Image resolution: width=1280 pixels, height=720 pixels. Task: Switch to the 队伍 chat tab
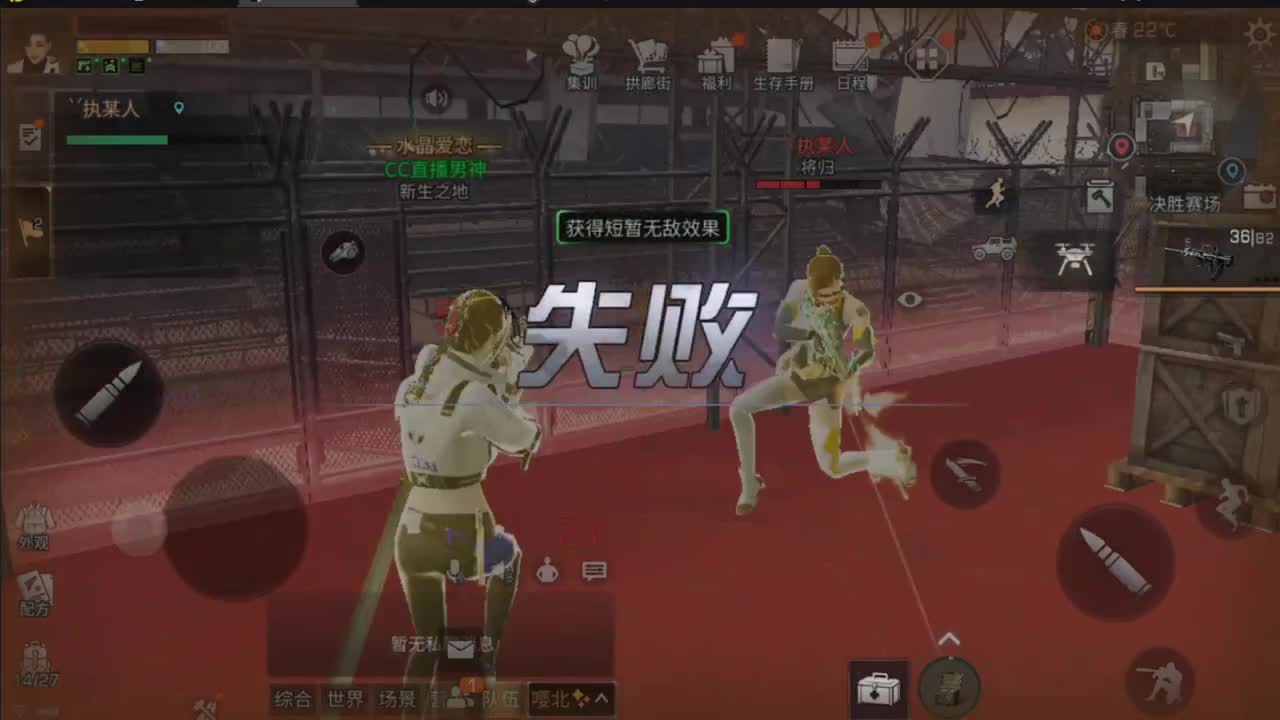coord(498,701)
